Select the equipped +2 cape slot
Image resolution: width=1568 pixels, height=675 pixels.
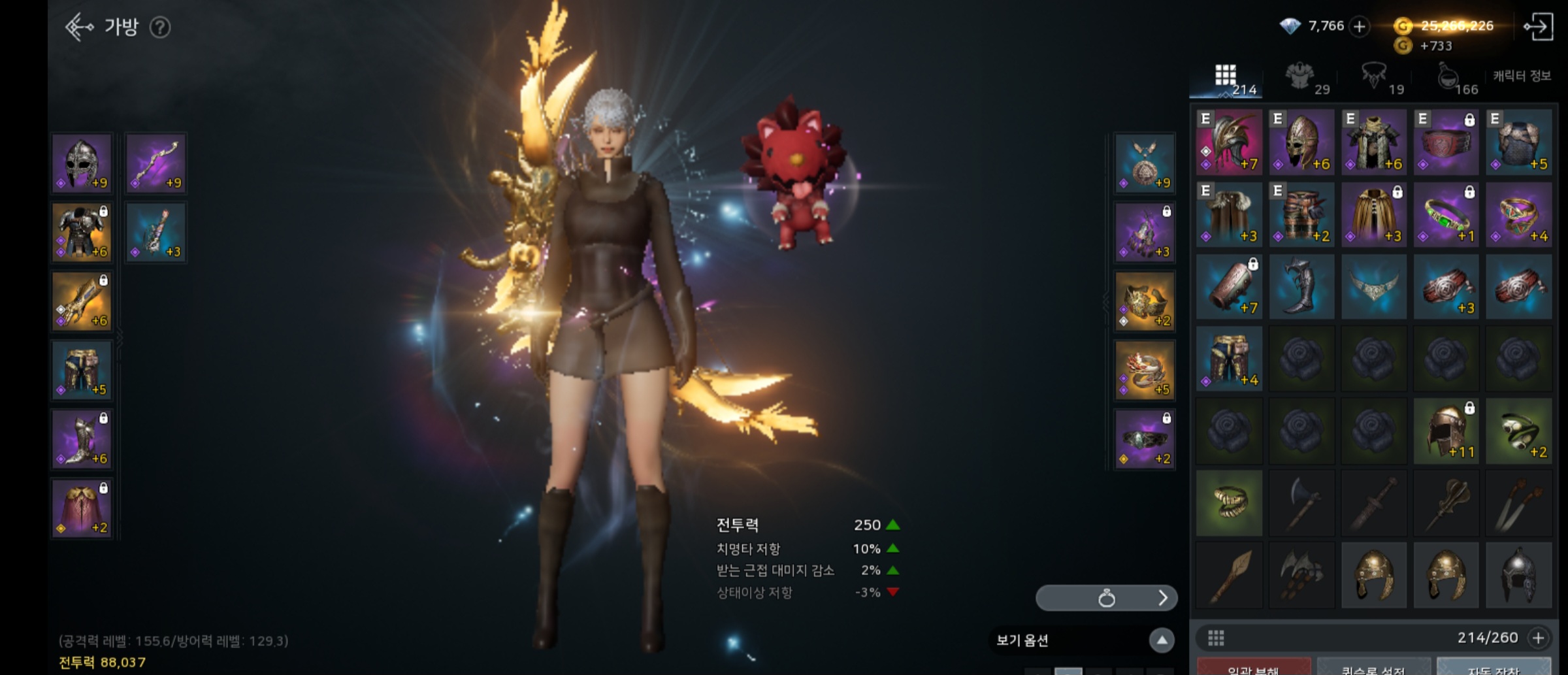pos(82,508)
